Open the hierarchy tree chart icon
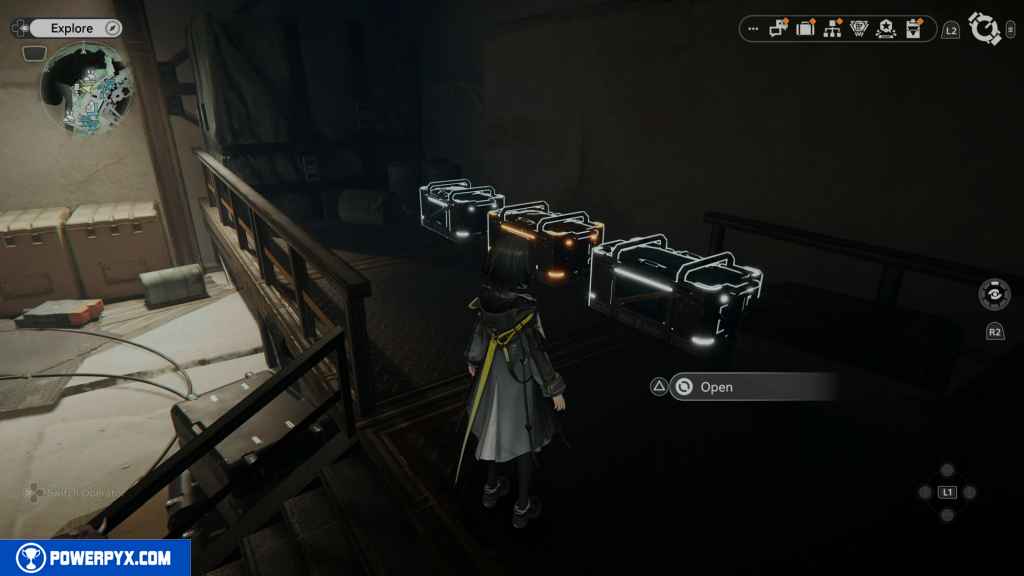The image size is (1024, 576). tap(832, 29)
